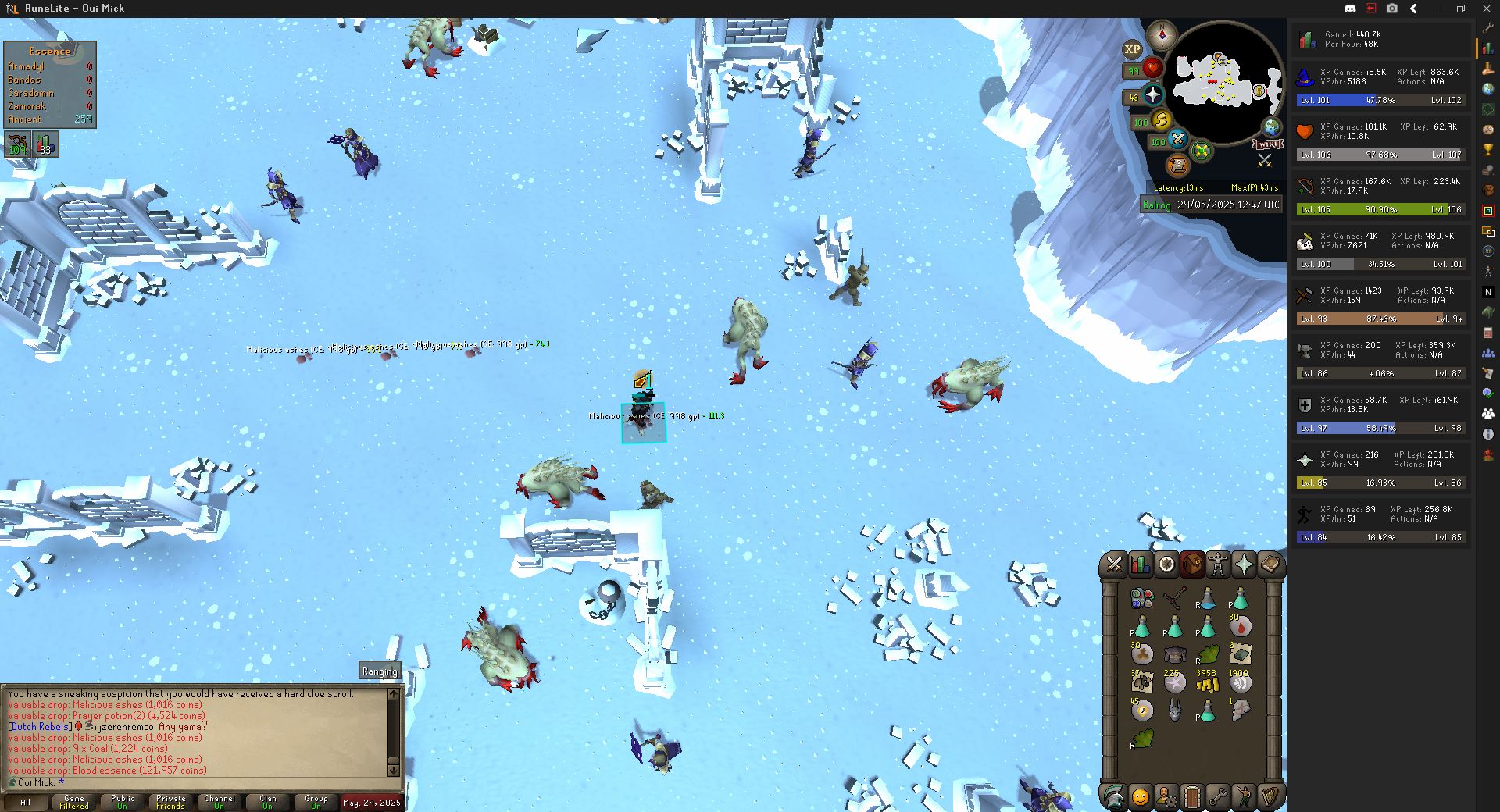This screenshot has height=812, width=1500.
Task: Activate the special attack orb
Action: (x=1177, y=140)
